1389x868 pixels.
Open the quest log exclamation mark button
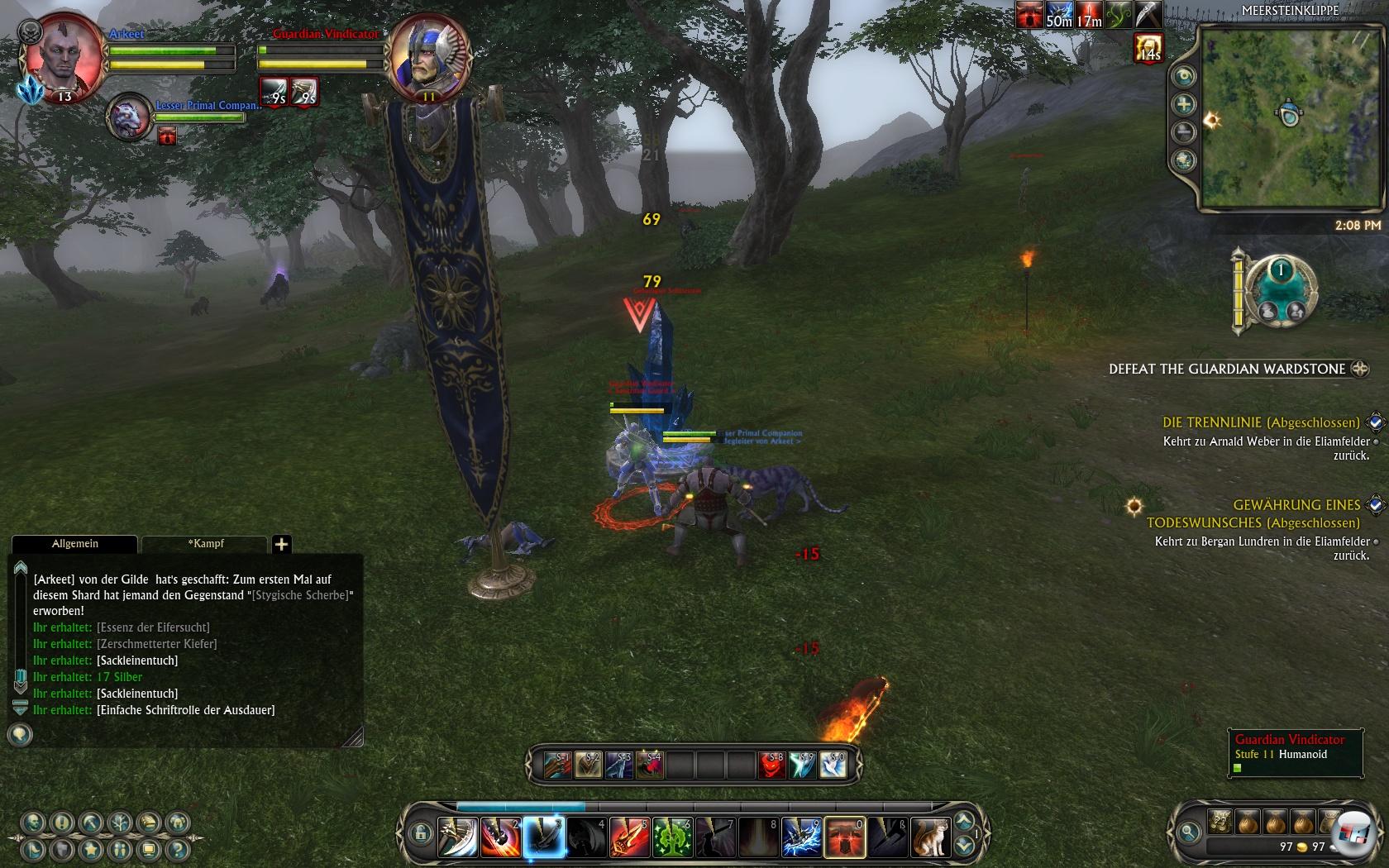point(61,823)
